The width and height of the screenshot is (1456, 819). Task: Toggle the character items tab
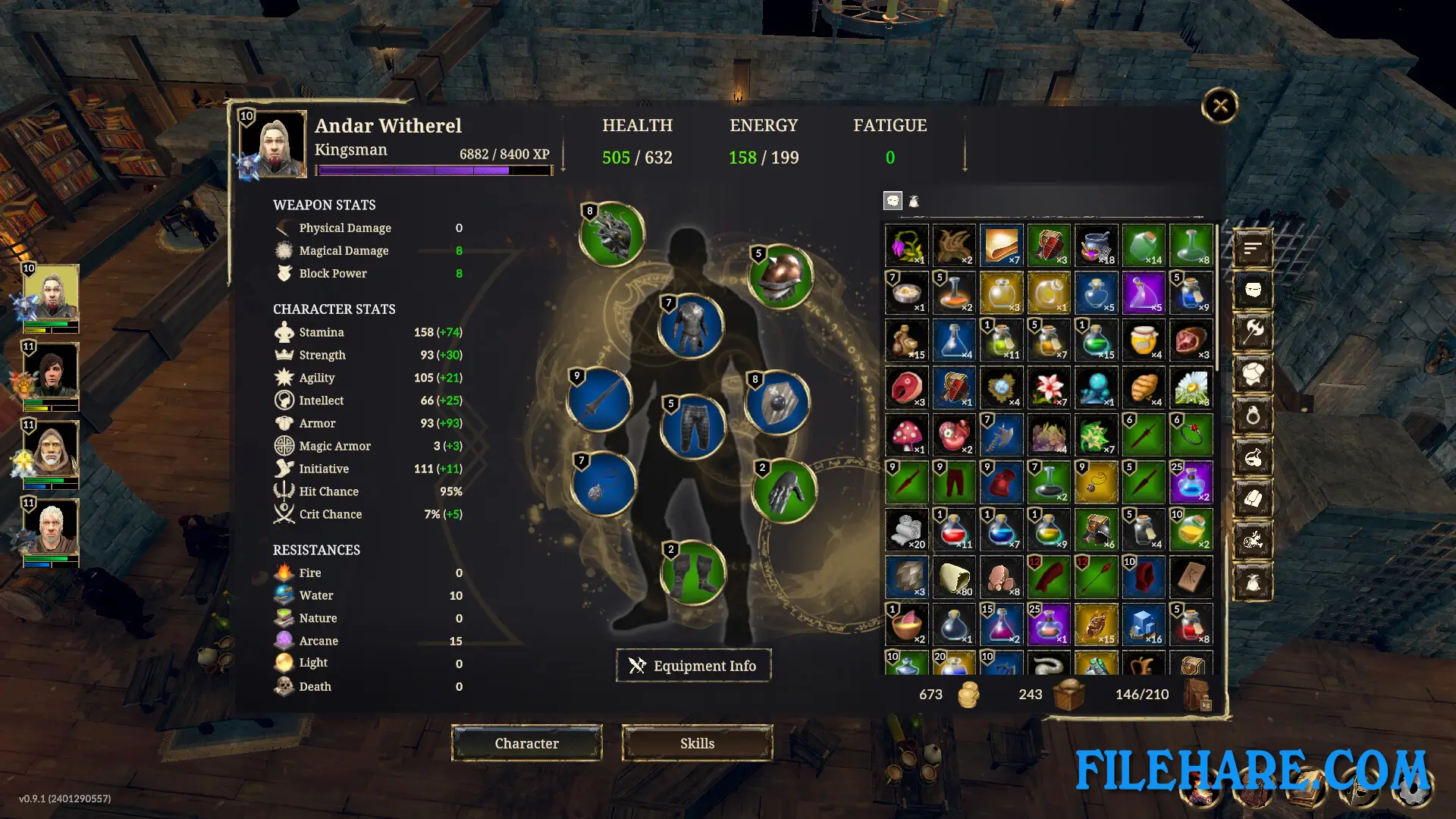(893, 200)
